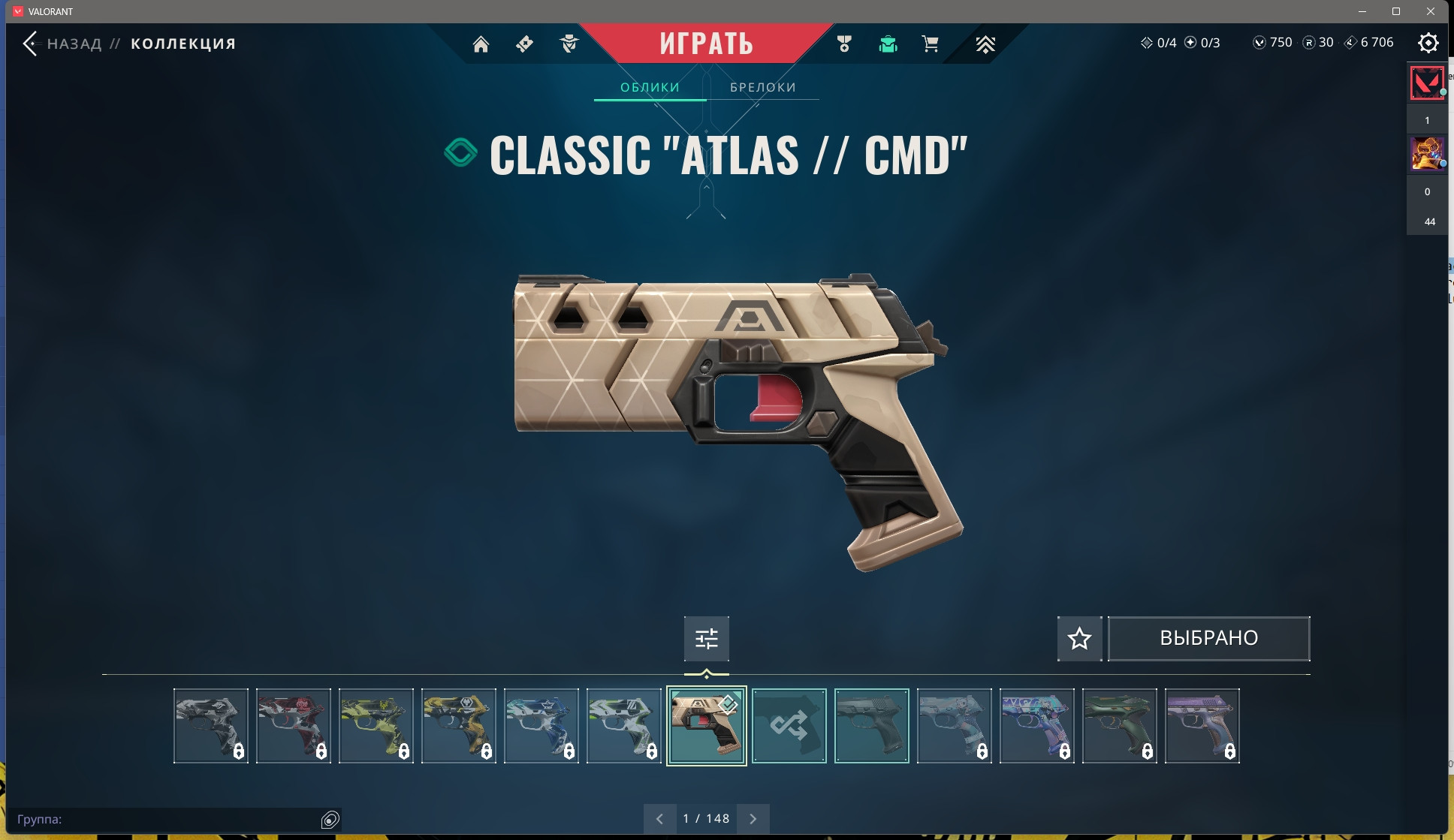This screenshot has width=1454, height=840.
Task: Close the VALORANT window
Action: [1431, 11]
